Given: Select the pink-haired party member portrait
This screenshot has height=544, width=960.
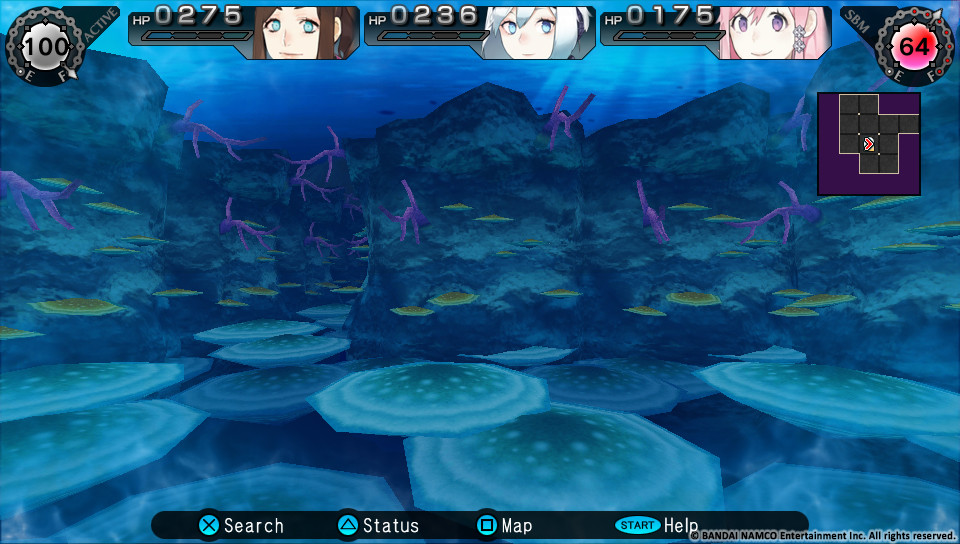Looking at the screenshot, I should (775, 32).
